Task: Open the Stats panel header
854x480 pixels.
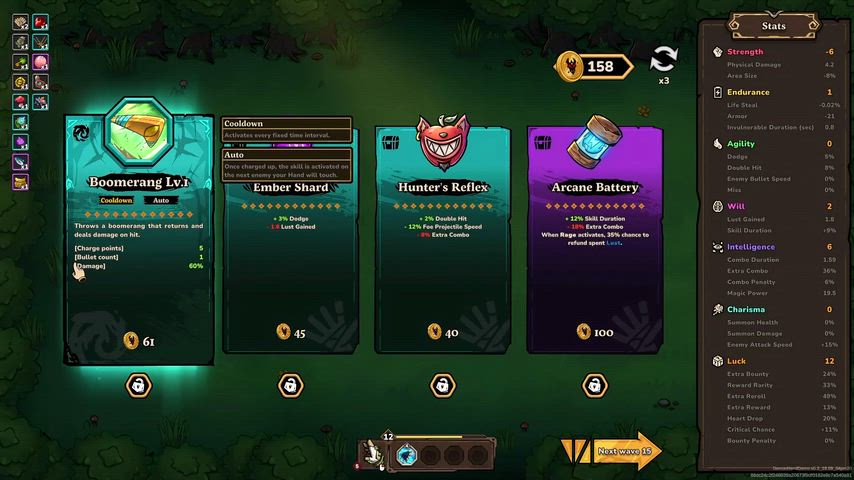Action: click(x=773, y=26)
